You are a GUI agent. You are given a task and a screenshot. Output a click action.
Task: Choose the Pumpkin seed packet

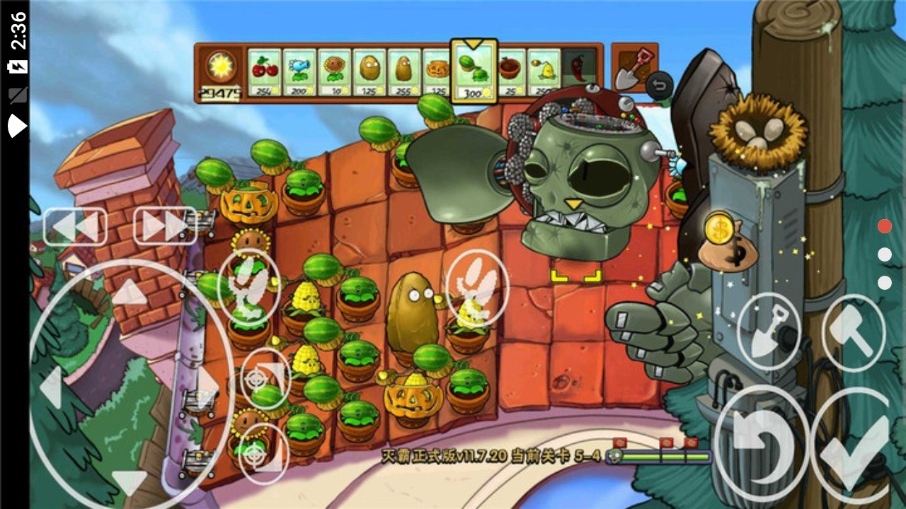click(x=438, y=73)
